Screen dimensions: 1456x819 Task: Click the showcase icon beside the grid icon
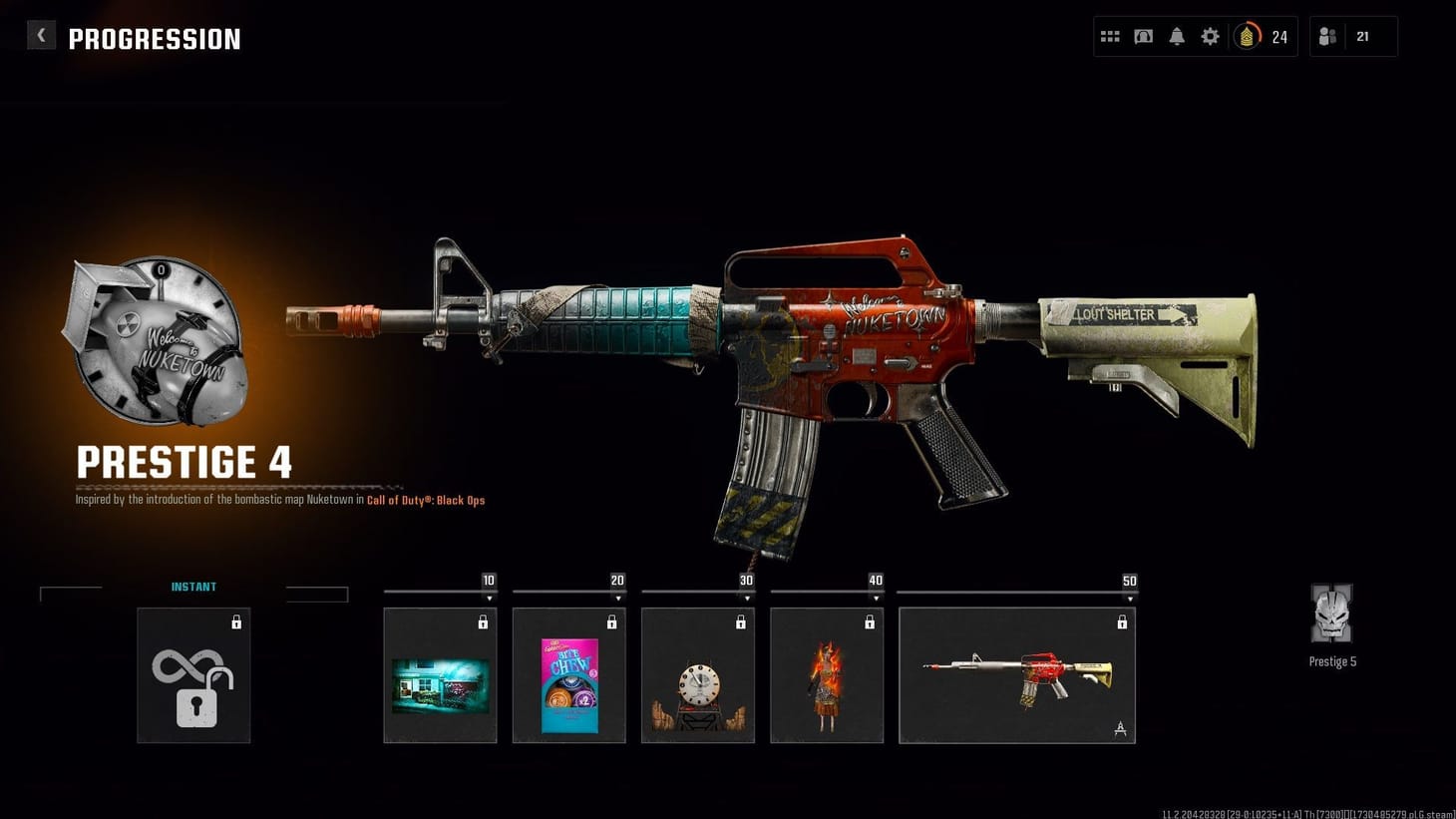coord(1143,36)
